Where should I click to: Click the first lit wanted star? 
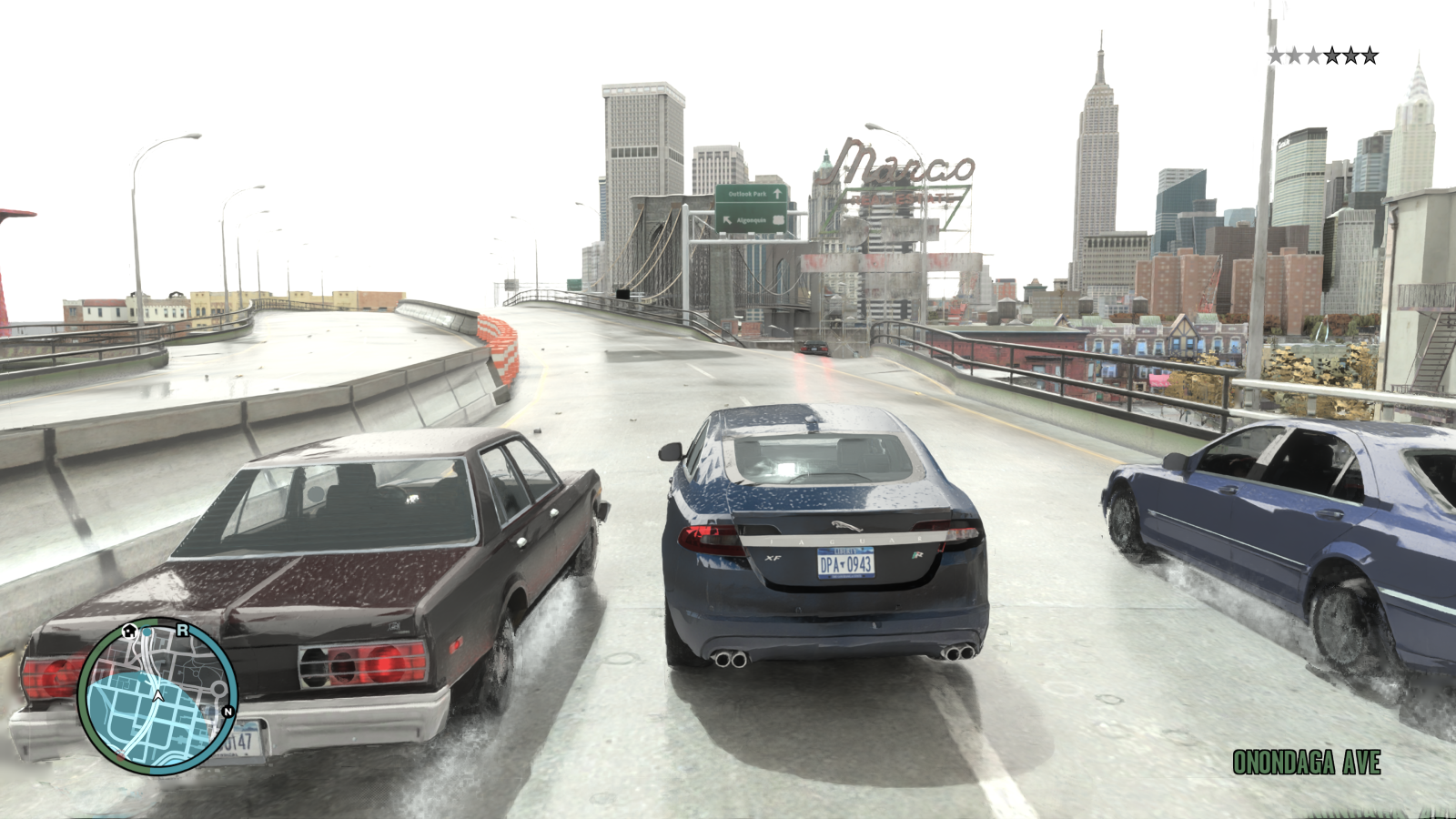coord(1275,56)
